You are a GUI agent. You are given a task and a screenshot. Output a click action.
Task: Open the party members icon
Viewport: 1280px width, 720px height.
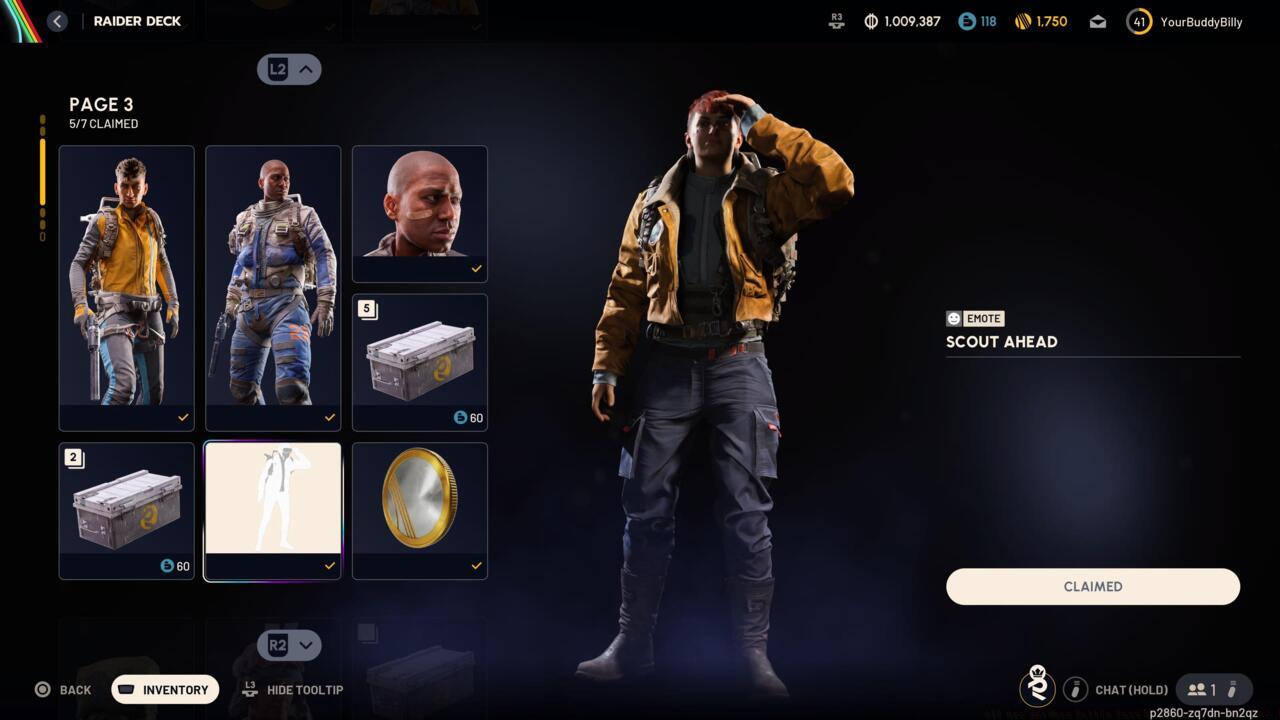tap(1197, 689)
